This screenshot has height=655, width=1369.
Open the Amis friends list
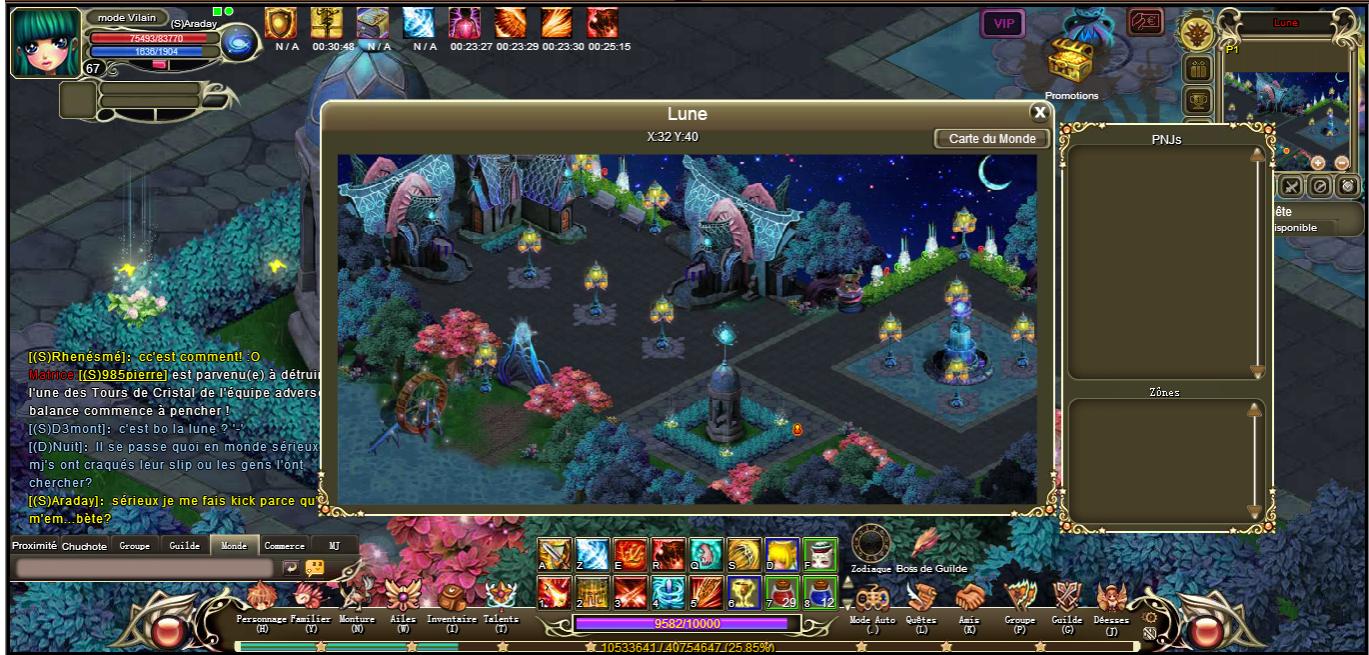(x=968, y=599)
